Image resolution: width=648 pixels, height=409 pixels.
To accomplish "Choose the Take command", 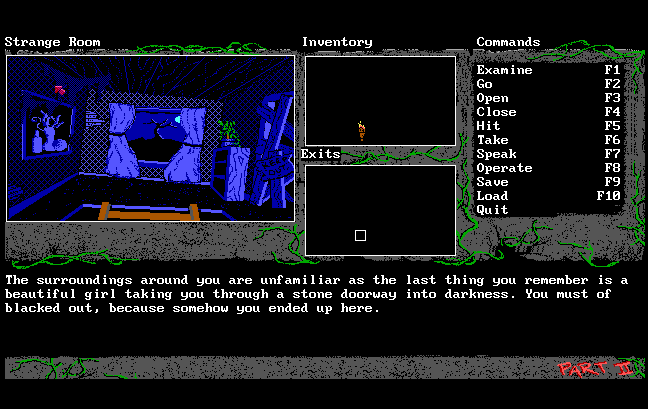I will click(x=492, y=140).
